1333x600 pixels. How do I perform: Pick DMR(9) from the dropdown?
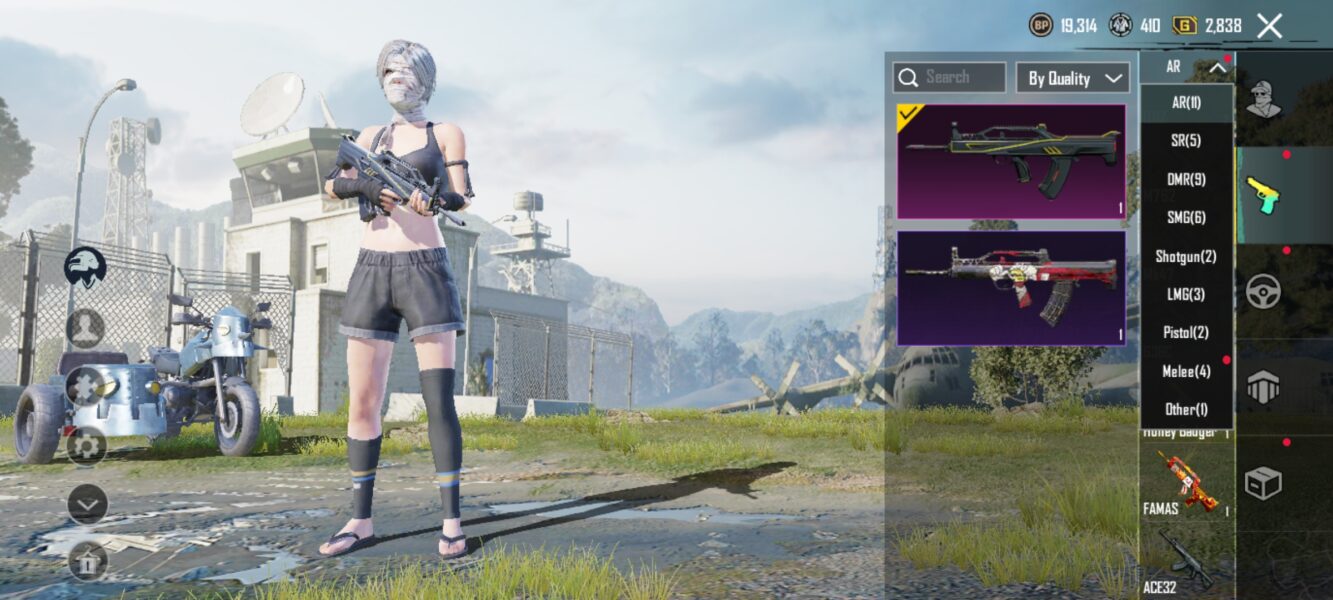(1186, 179)
